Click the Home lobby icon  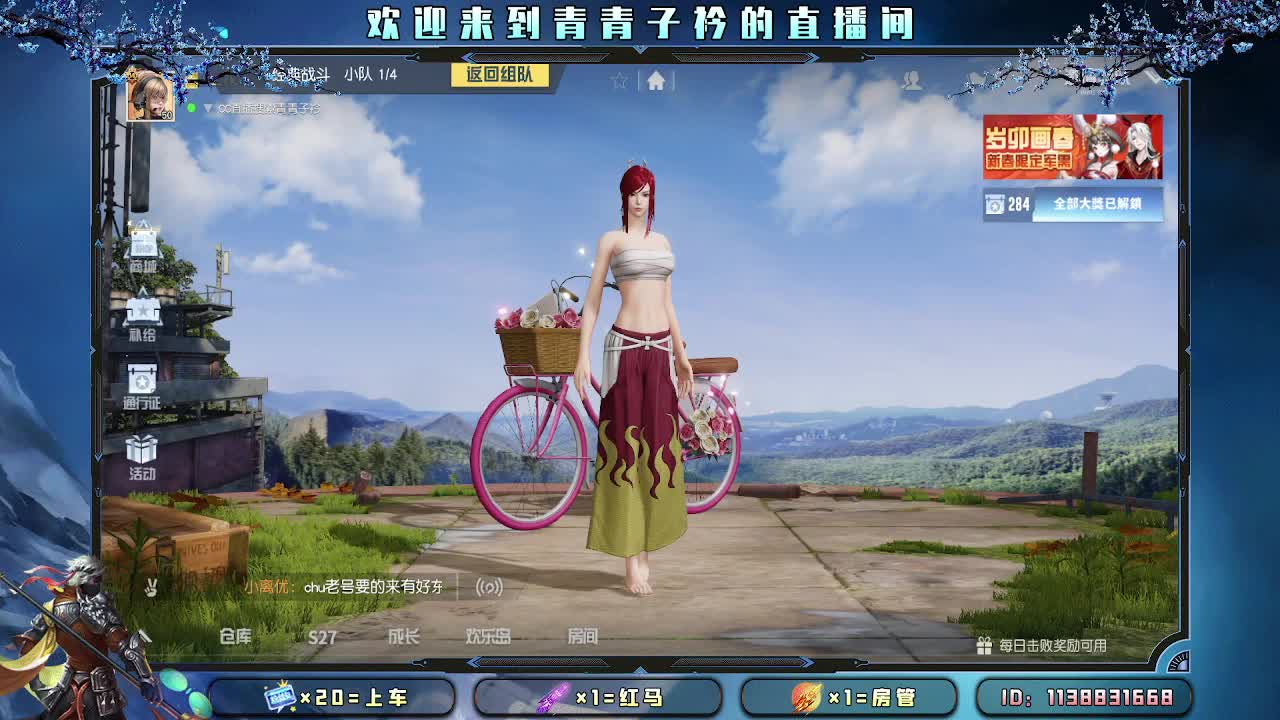657,81
